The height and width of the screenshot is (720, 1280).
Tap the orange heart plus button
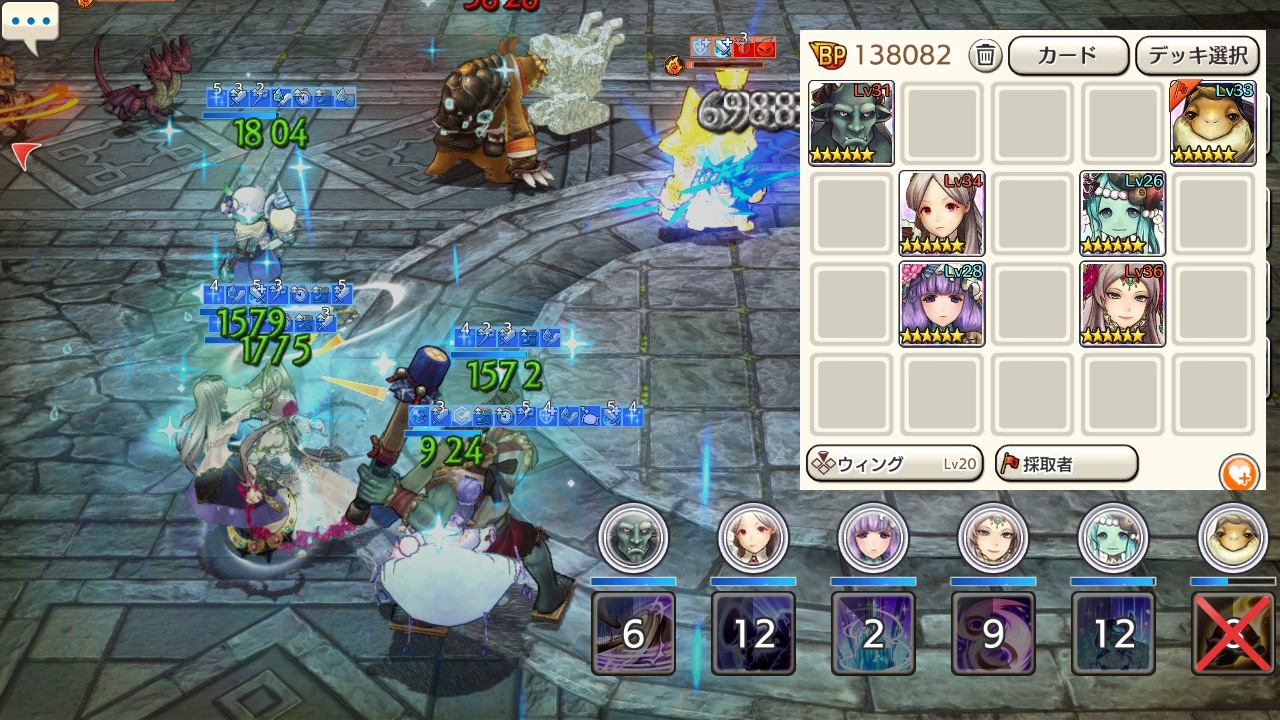tap(1239, 474)
